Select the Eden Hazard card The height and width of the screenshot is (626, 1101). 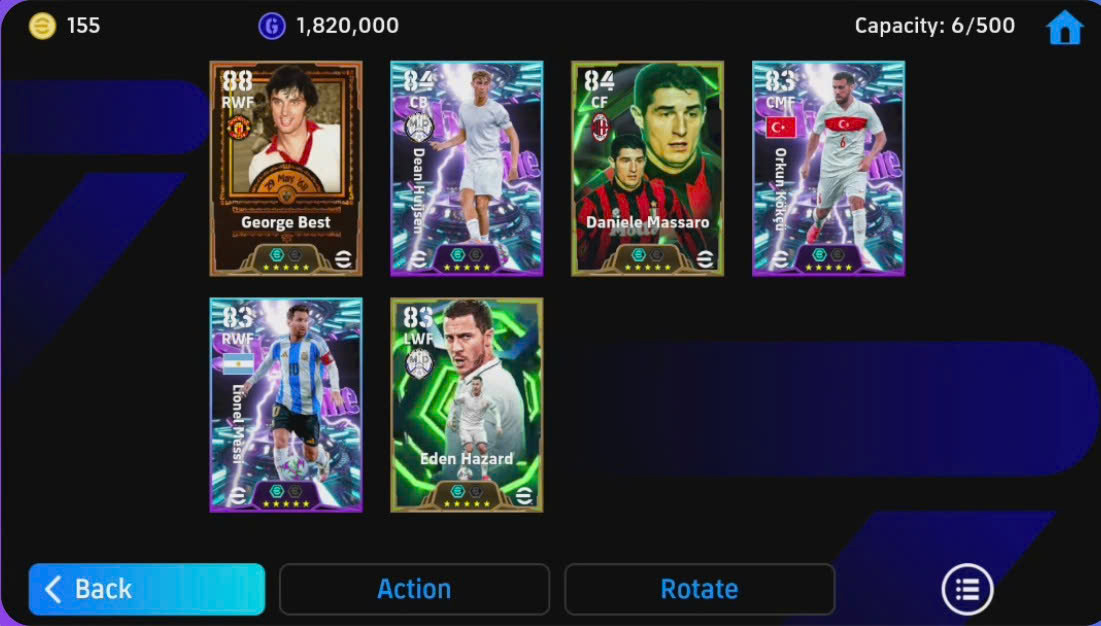pos(467,405)
